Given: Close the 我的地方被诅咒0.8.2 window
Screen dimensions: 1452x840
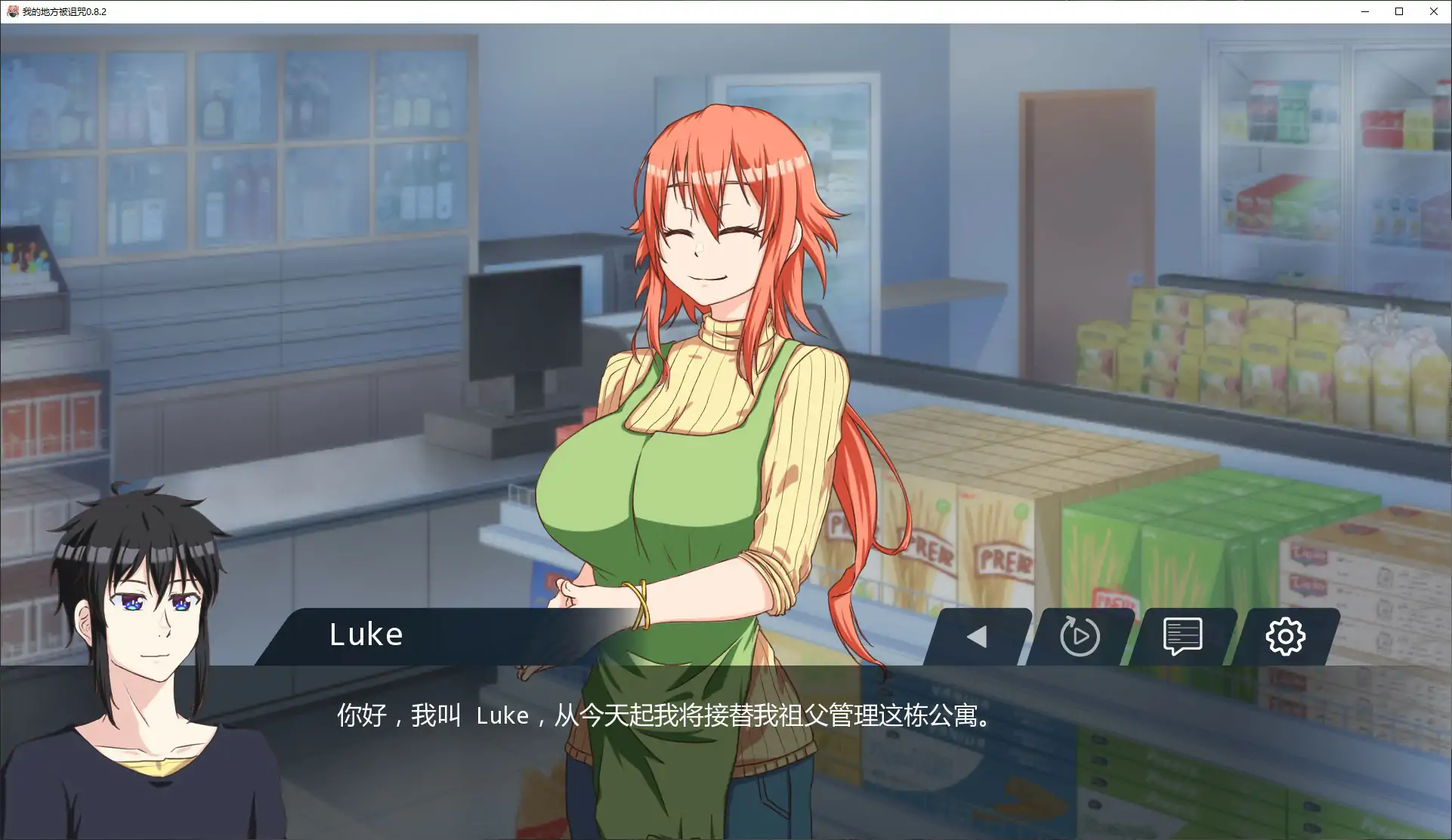Looking at the screenshot, I should pos(1434,11).
